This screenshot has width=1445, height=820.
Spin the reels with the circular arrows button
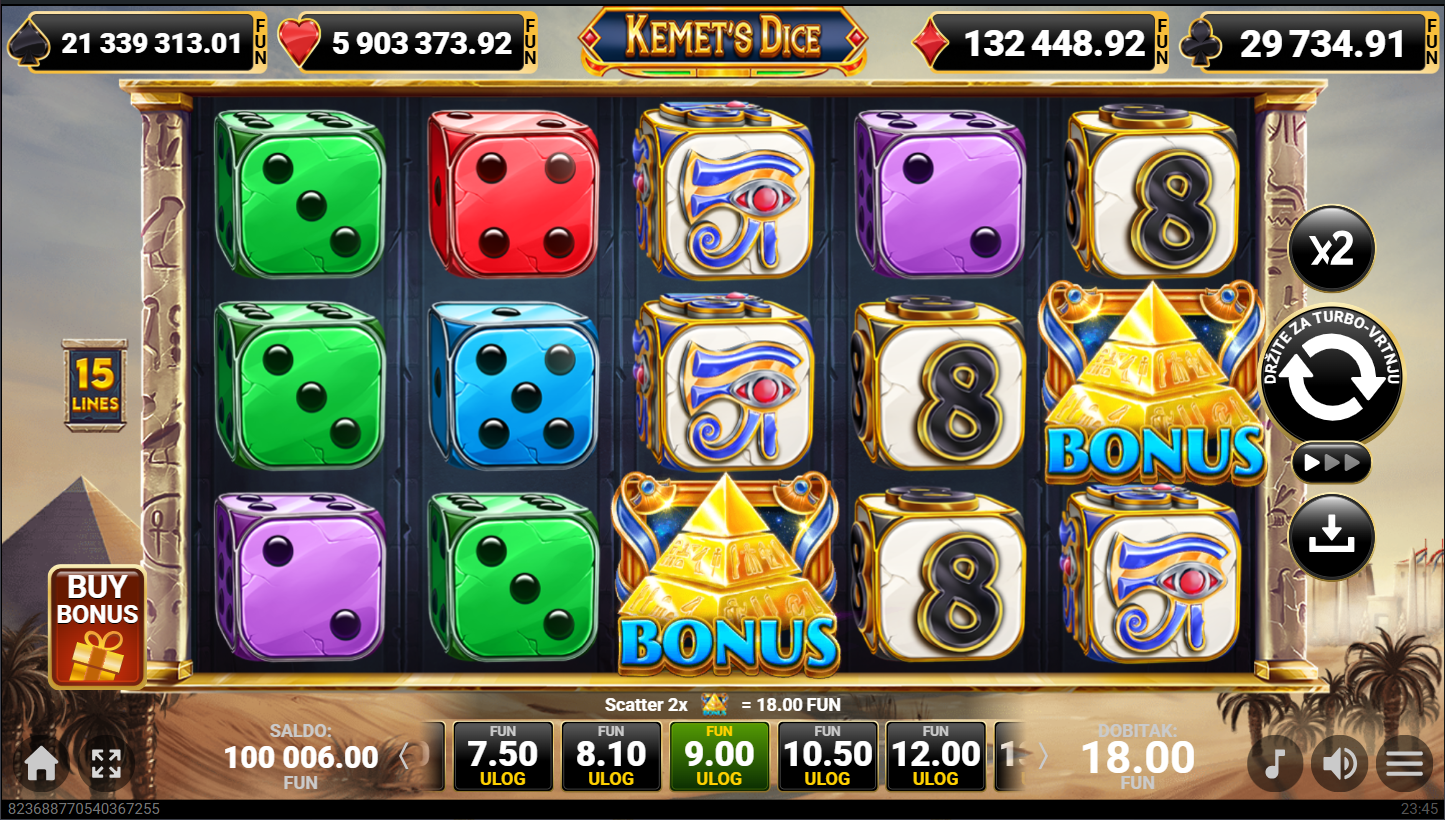pos(1330,377)
